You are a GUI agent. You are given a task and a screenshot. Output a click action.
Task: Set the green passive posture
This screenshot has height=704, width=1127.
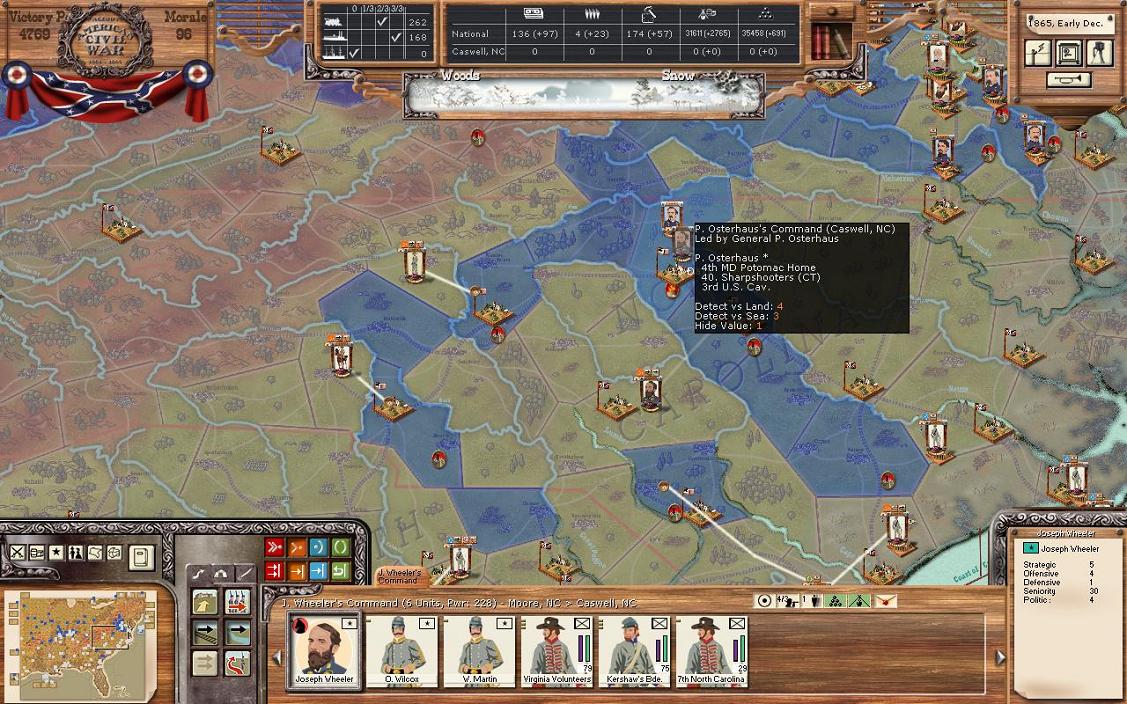click(x=340, y=548)
